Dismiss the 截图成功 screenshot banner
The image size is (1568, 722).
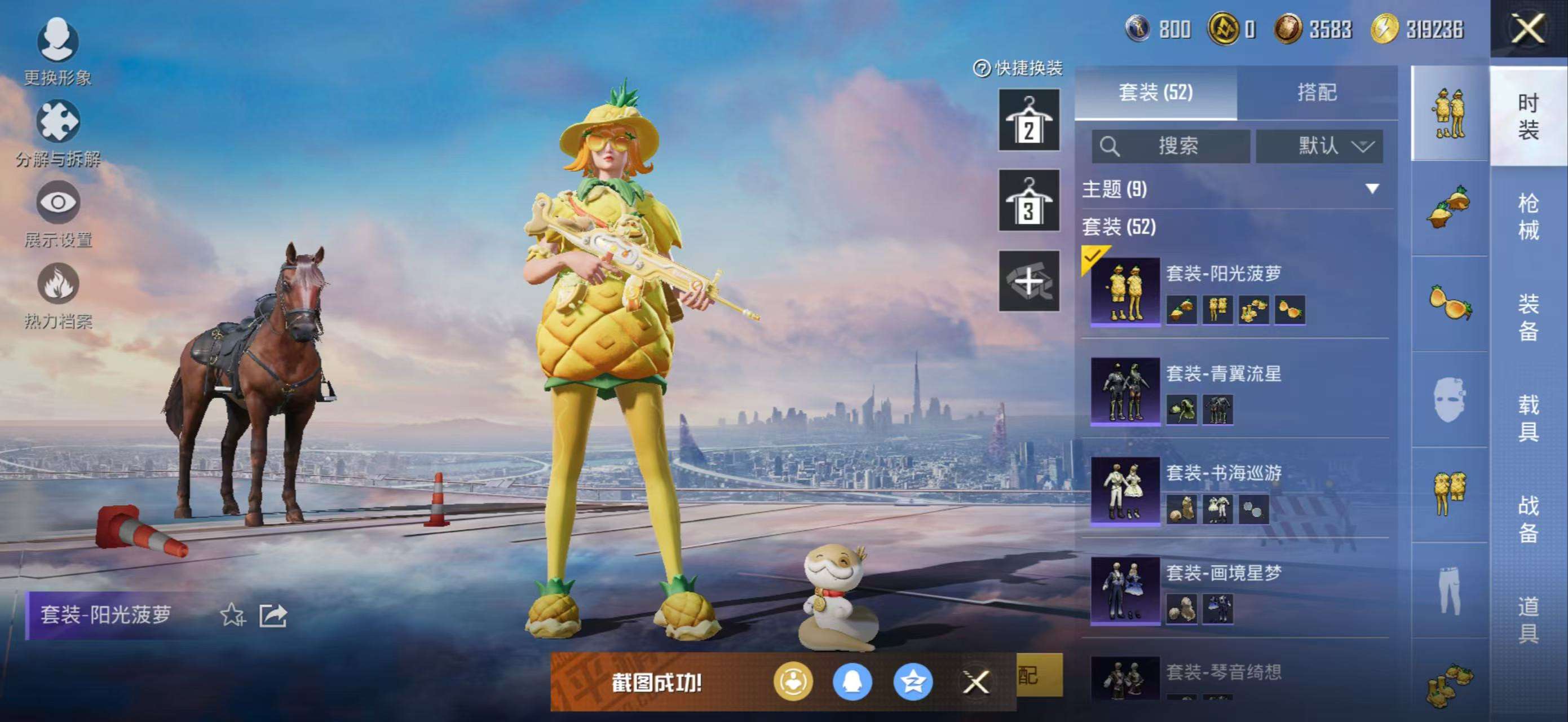click(x=976, y=682)
